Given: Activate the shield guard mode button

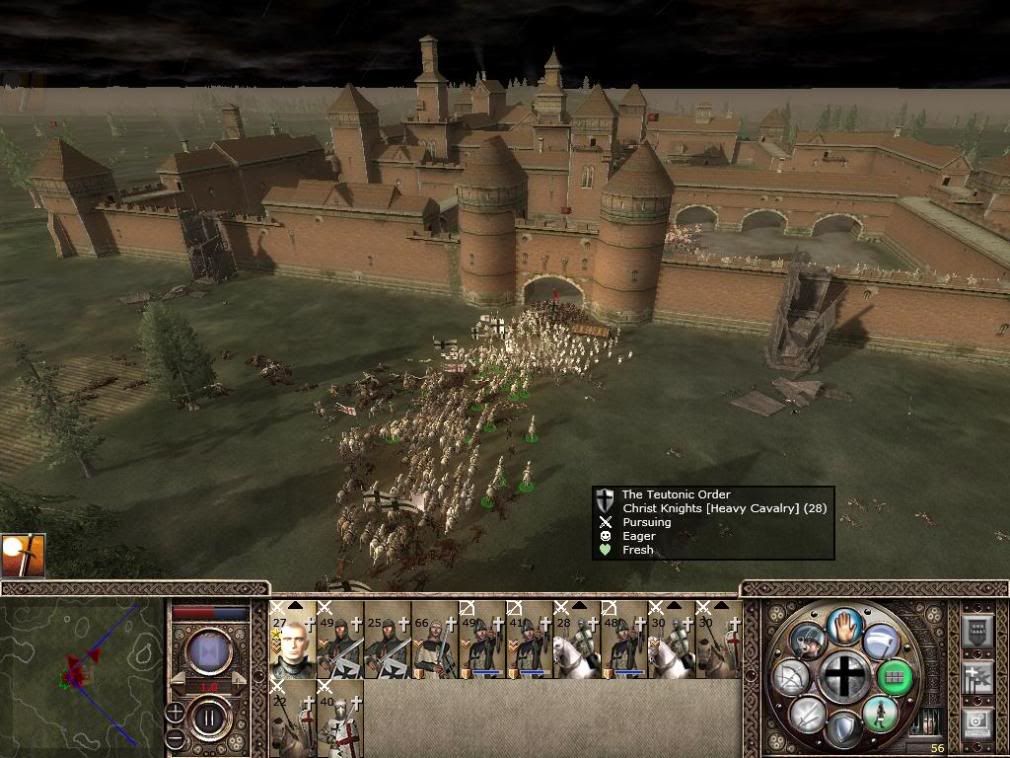Looking at the screenshot, I should (x=845, y=729).
